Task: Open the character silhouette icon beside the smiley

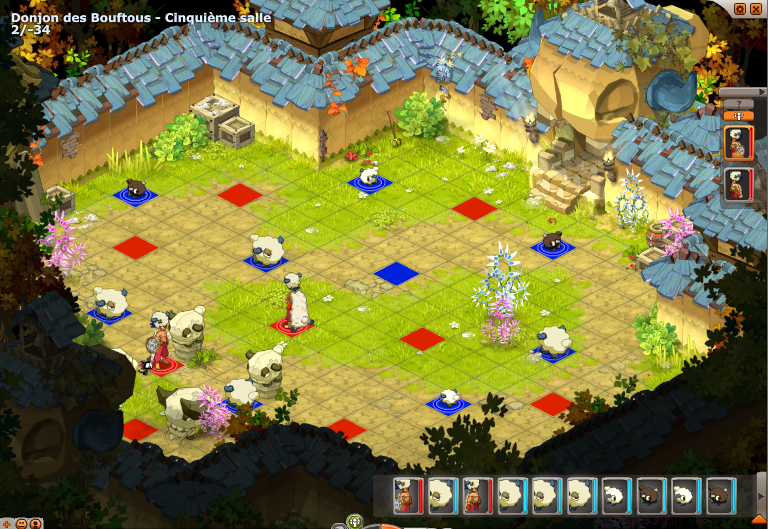Action: [35, 522]
